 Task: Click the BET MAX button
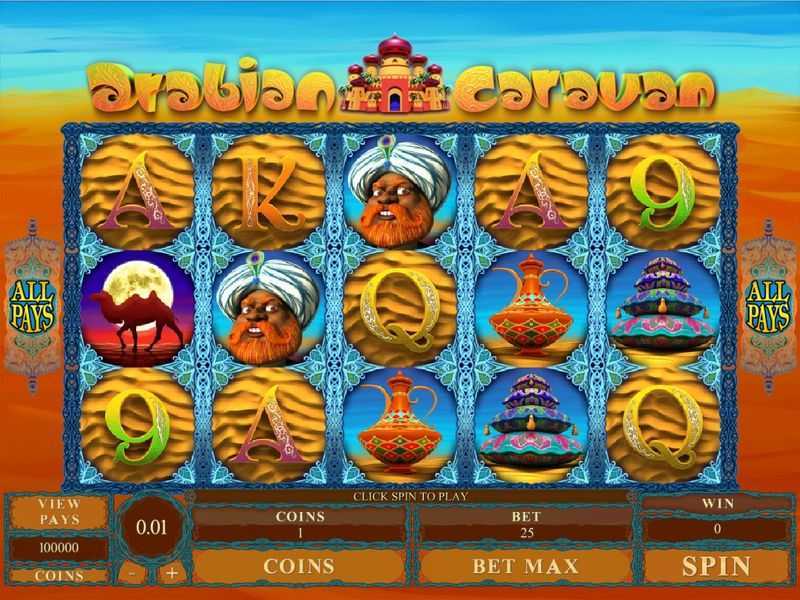click(525, 566)
